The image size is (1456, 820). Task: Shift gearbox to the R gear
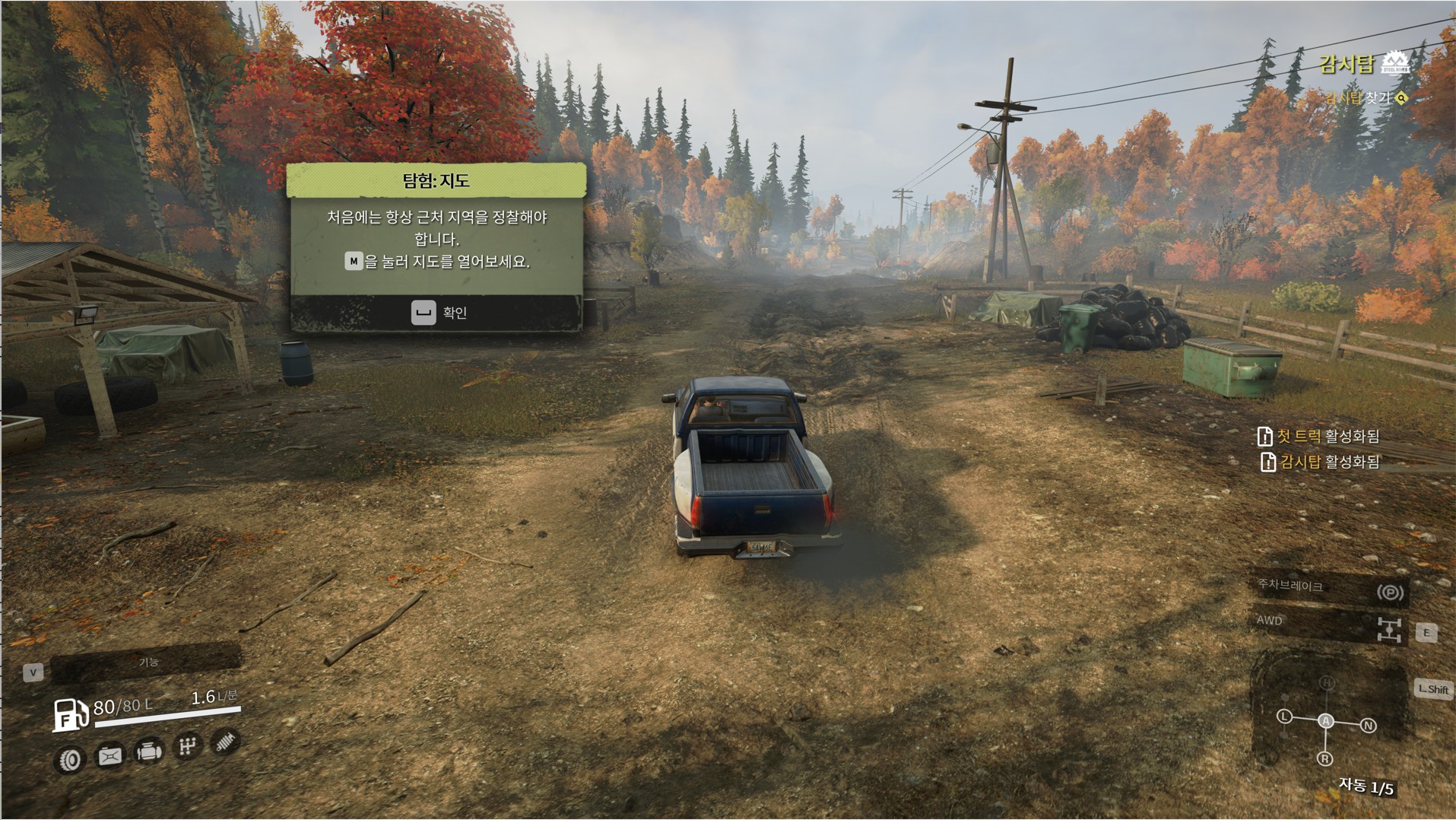tap(1324, 758)
